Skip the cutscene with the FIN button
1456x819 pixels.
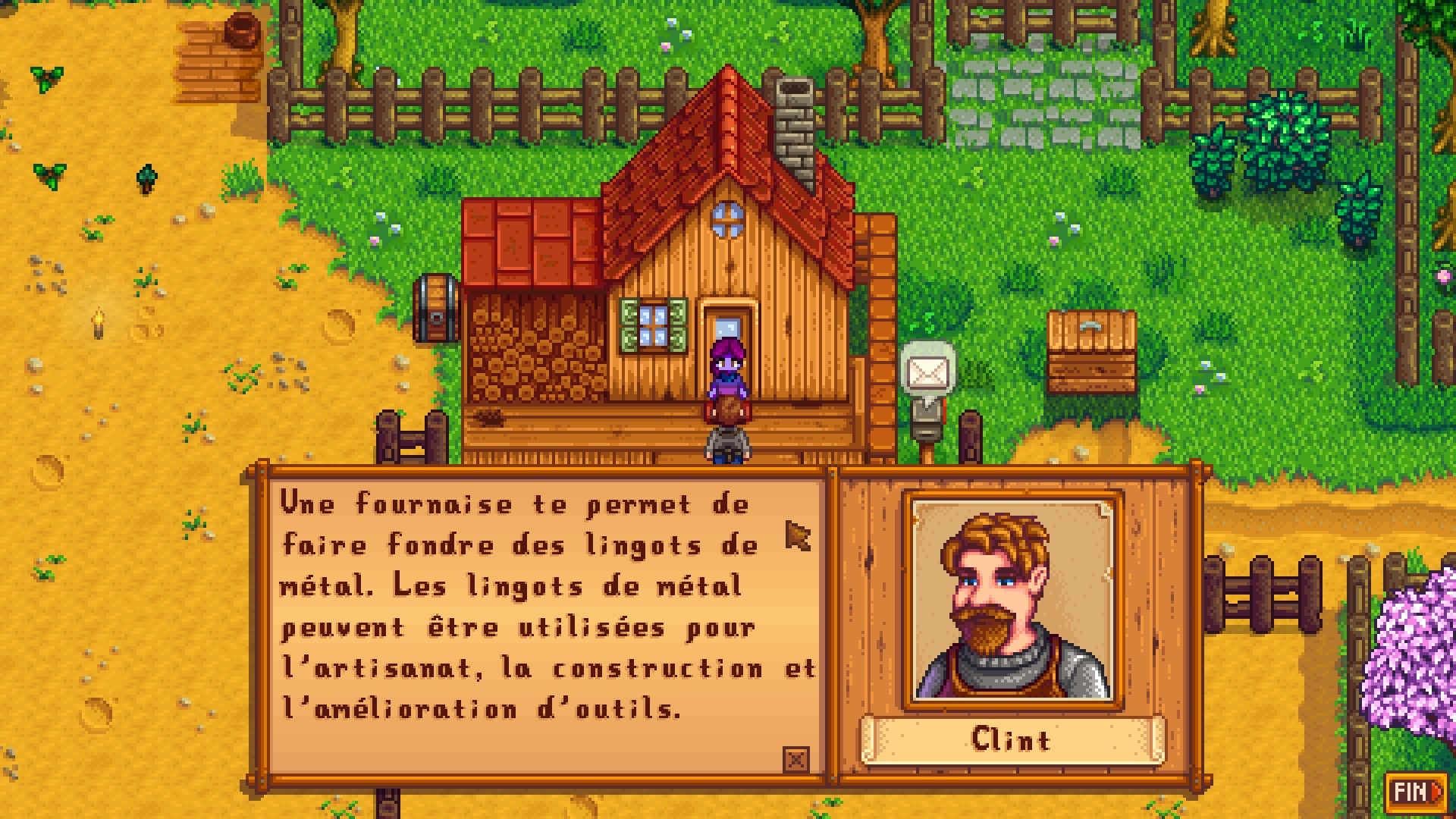tap(1416, 792)
